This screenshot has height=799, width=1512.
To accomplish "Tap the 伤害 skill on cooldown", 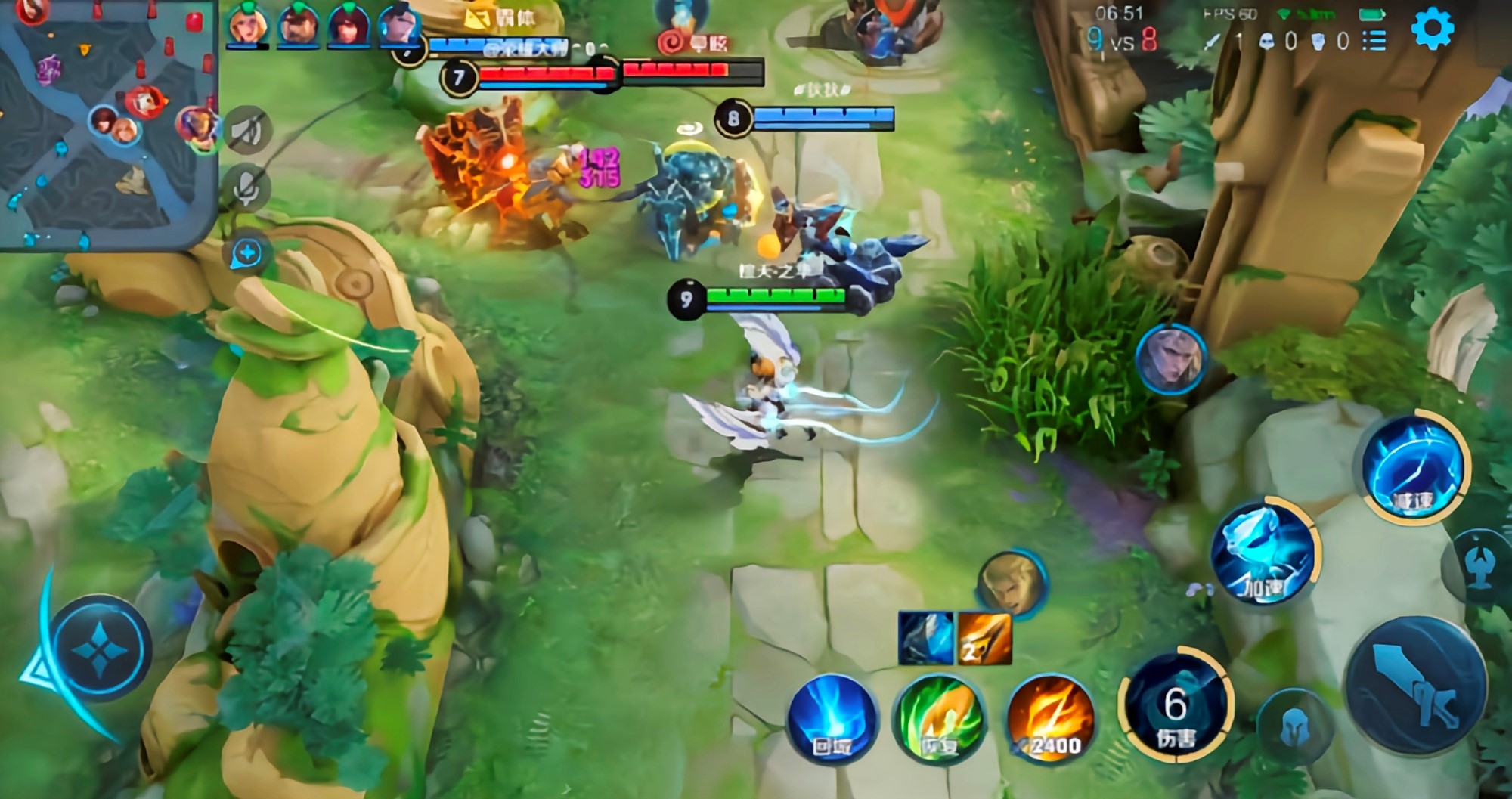I will point(1175,707).
